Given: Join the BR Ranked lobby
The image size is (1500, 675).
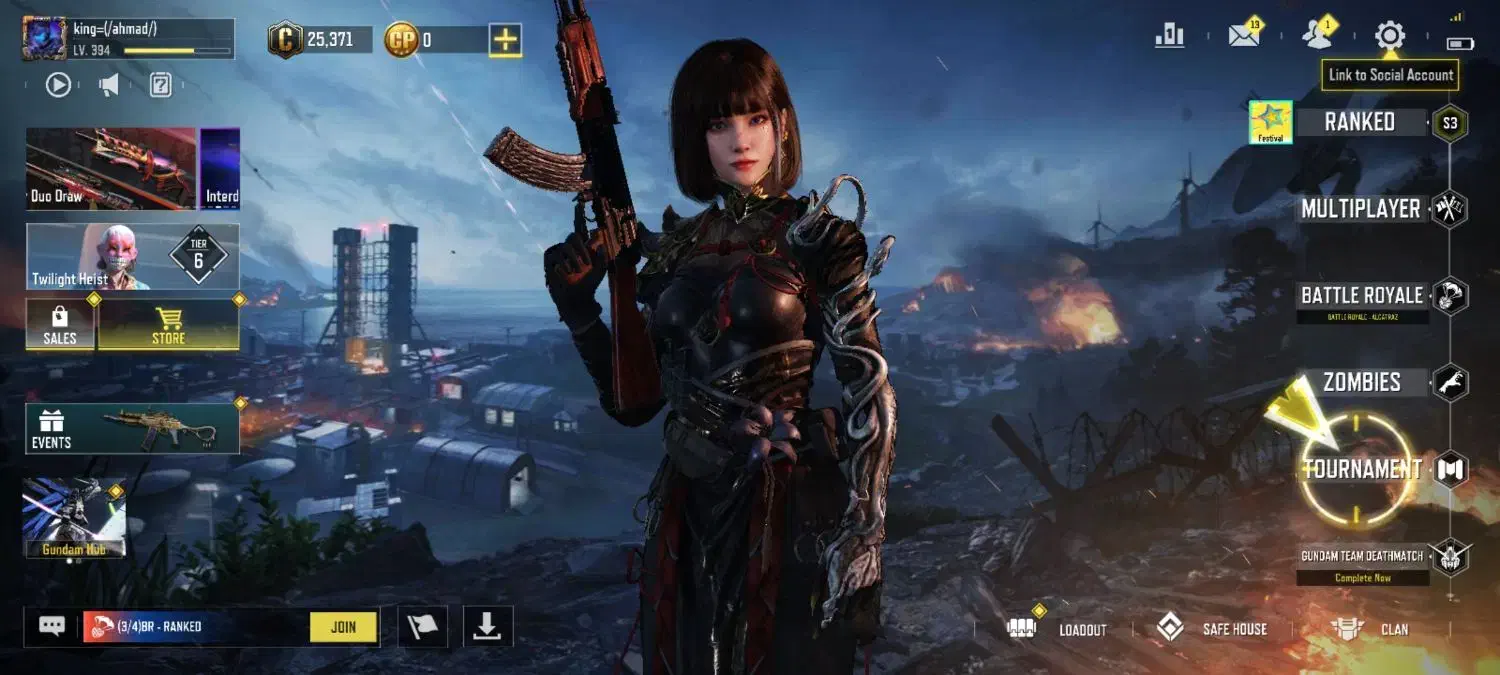Looking at the screenshot, I should (x=343, y=627).
